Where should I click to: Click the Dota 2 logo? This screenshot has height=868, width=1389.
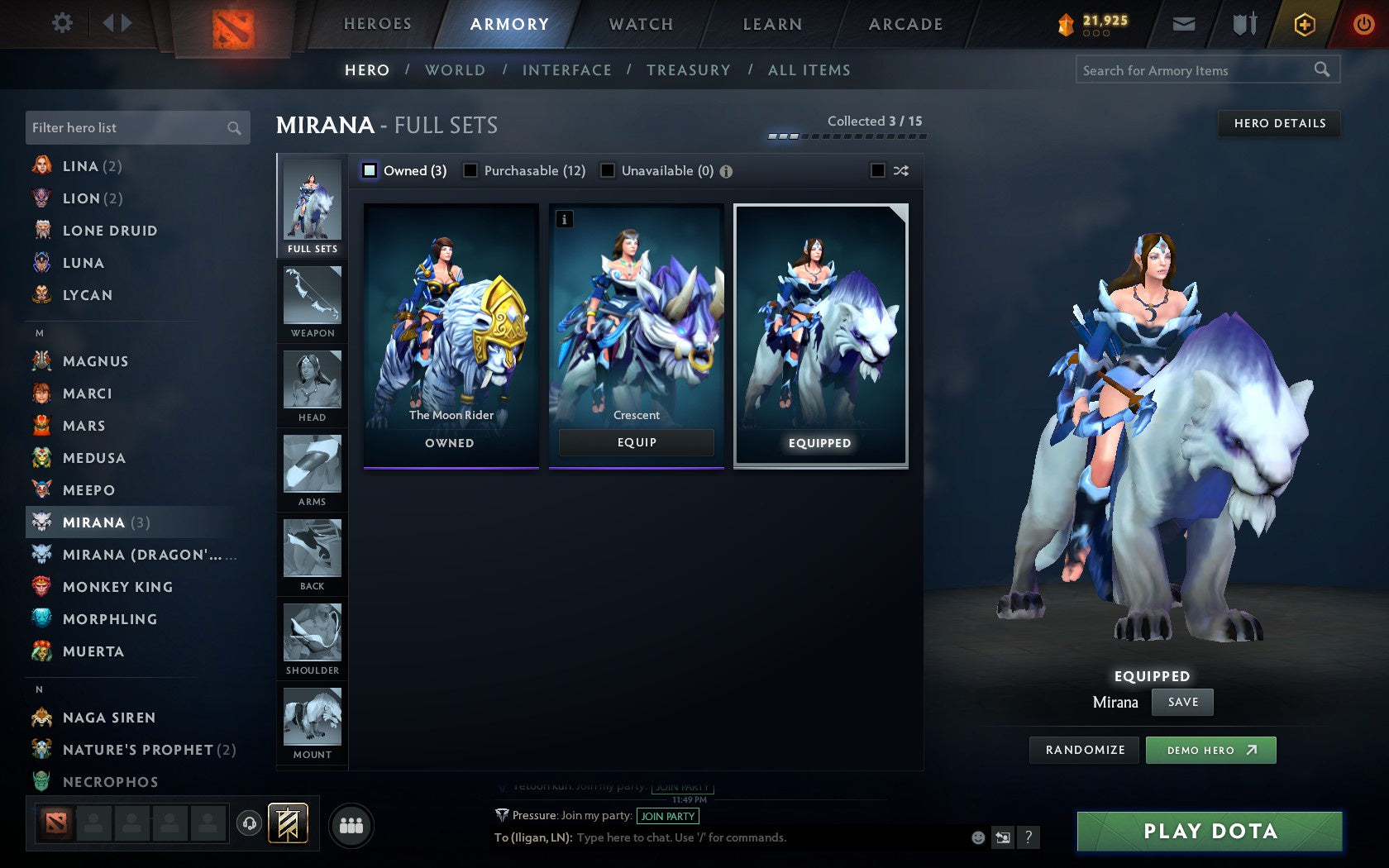click(x=234, y=23)
